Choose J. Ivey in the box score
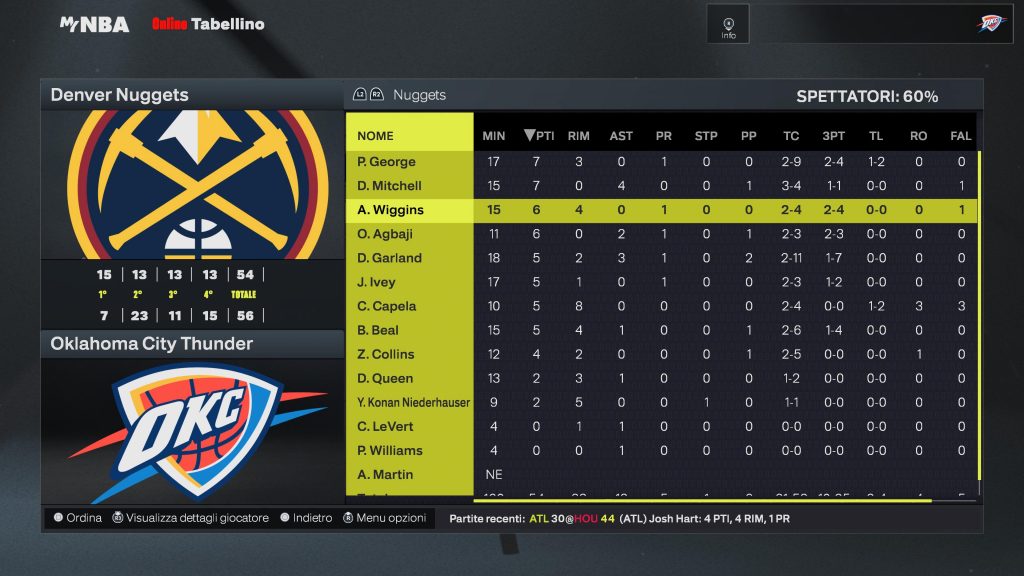Viewport: 1024px width, 576px height. [x=376, y=282]
